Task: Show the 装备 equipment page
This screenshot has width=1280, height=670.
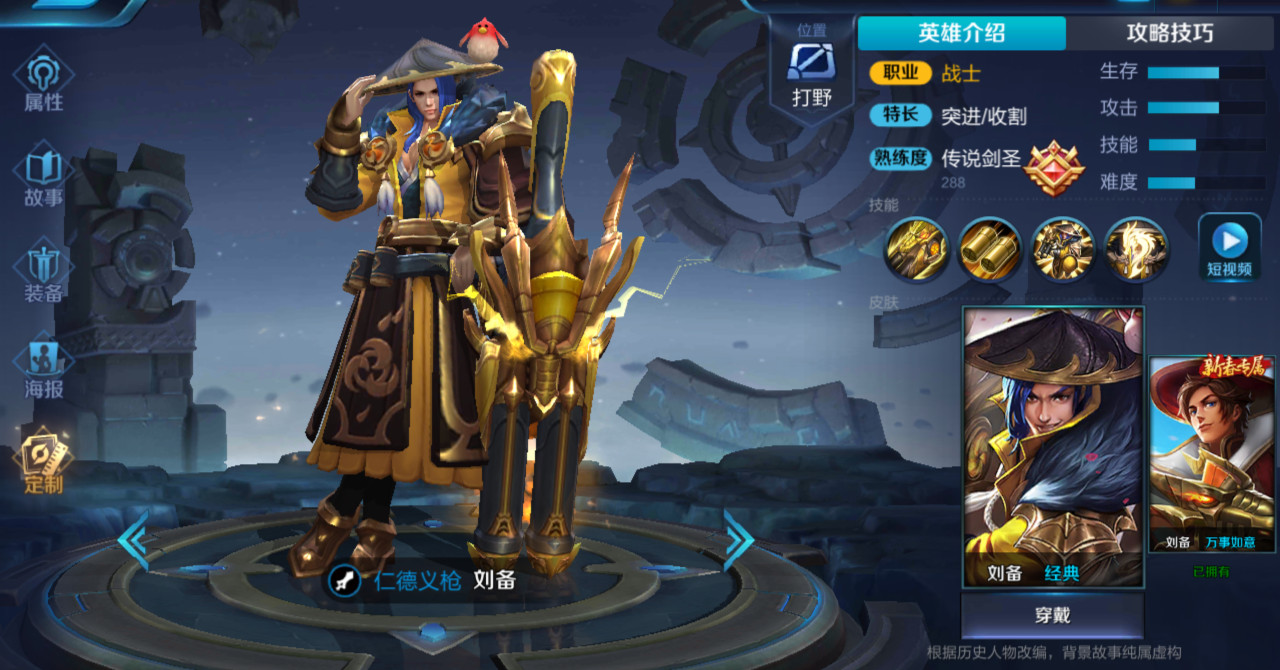Action: click(44, 273)
